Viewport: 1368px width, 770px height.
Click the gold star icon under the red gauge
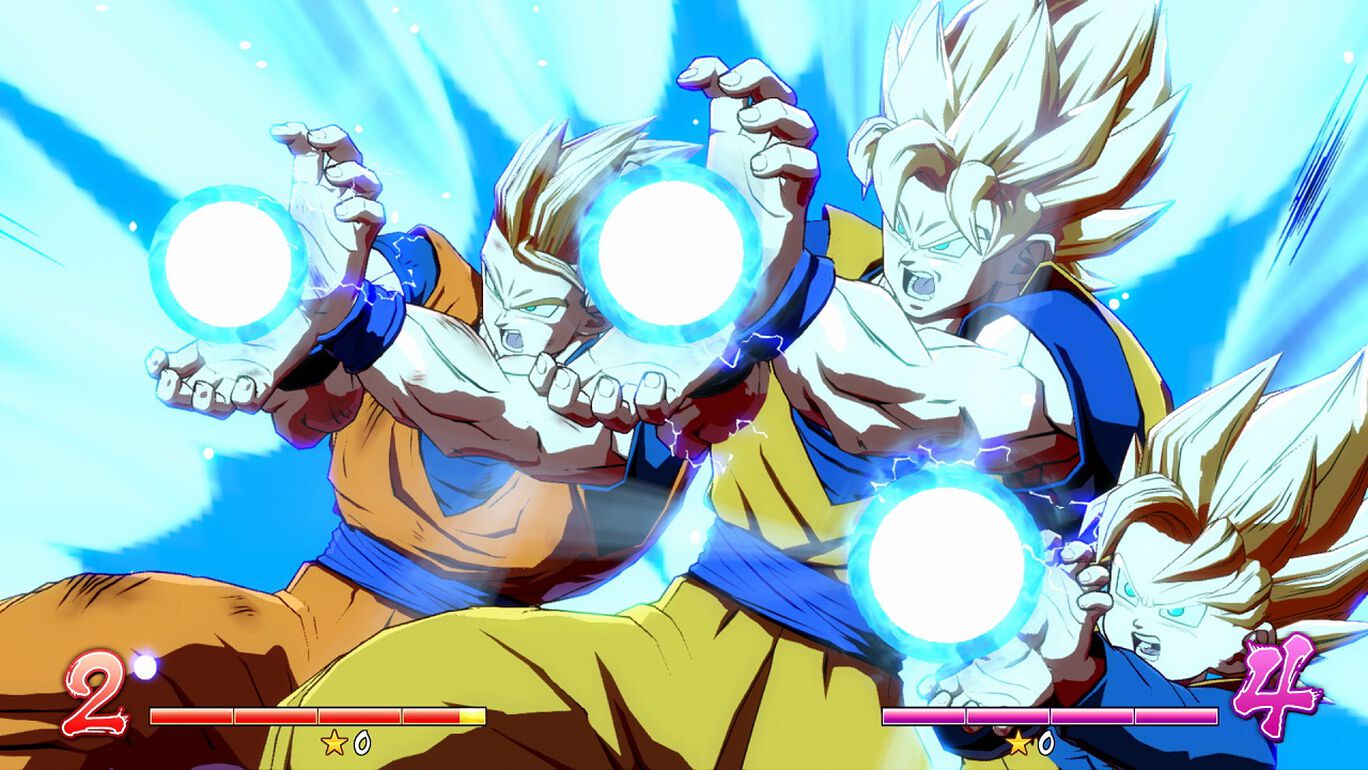tap(333, 743)
